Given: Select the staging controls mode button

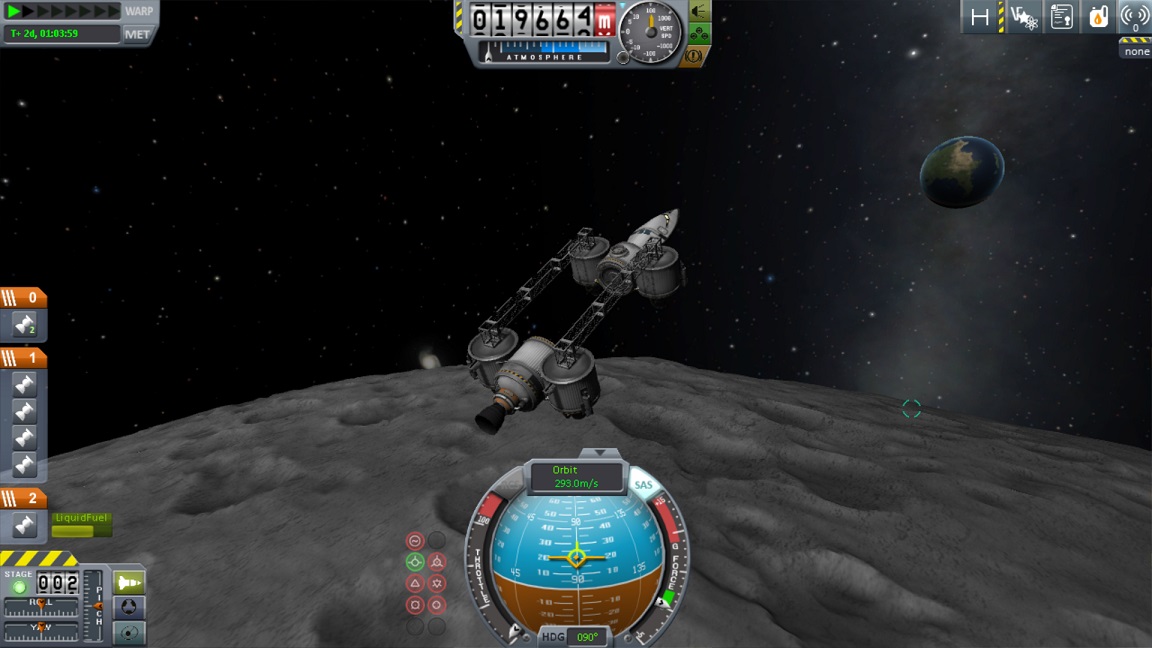Looking at the screenshot, I should coord(130,582).
